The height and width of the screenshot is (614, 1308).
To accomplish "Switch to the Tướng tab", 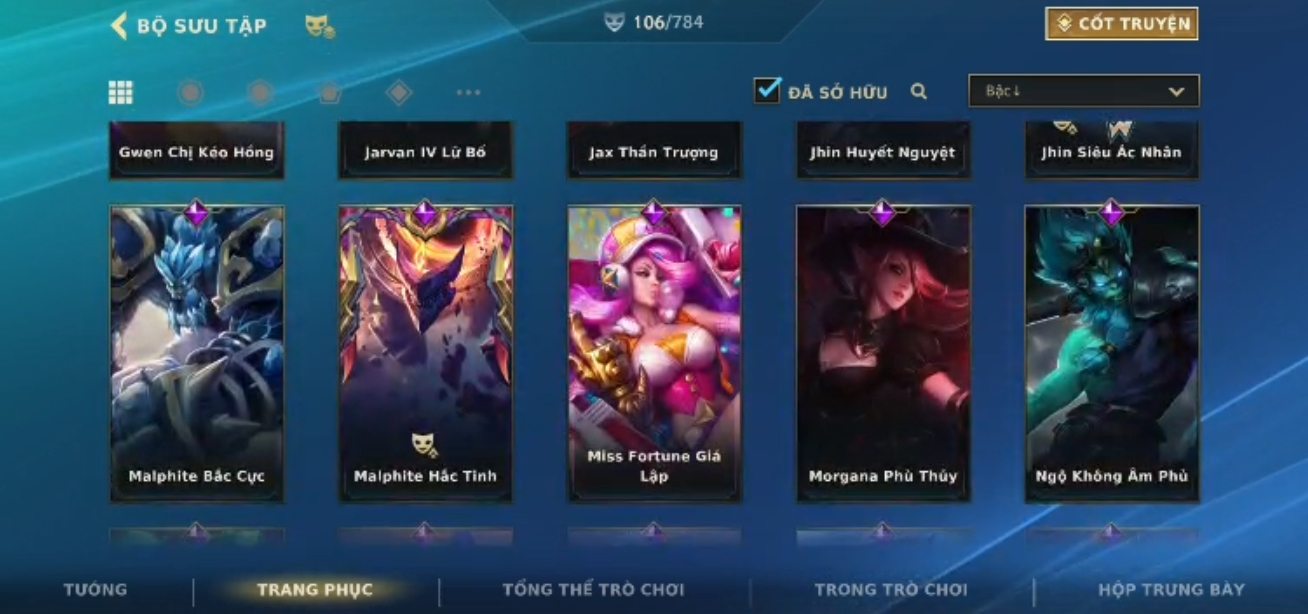I will tap(96, 590).
